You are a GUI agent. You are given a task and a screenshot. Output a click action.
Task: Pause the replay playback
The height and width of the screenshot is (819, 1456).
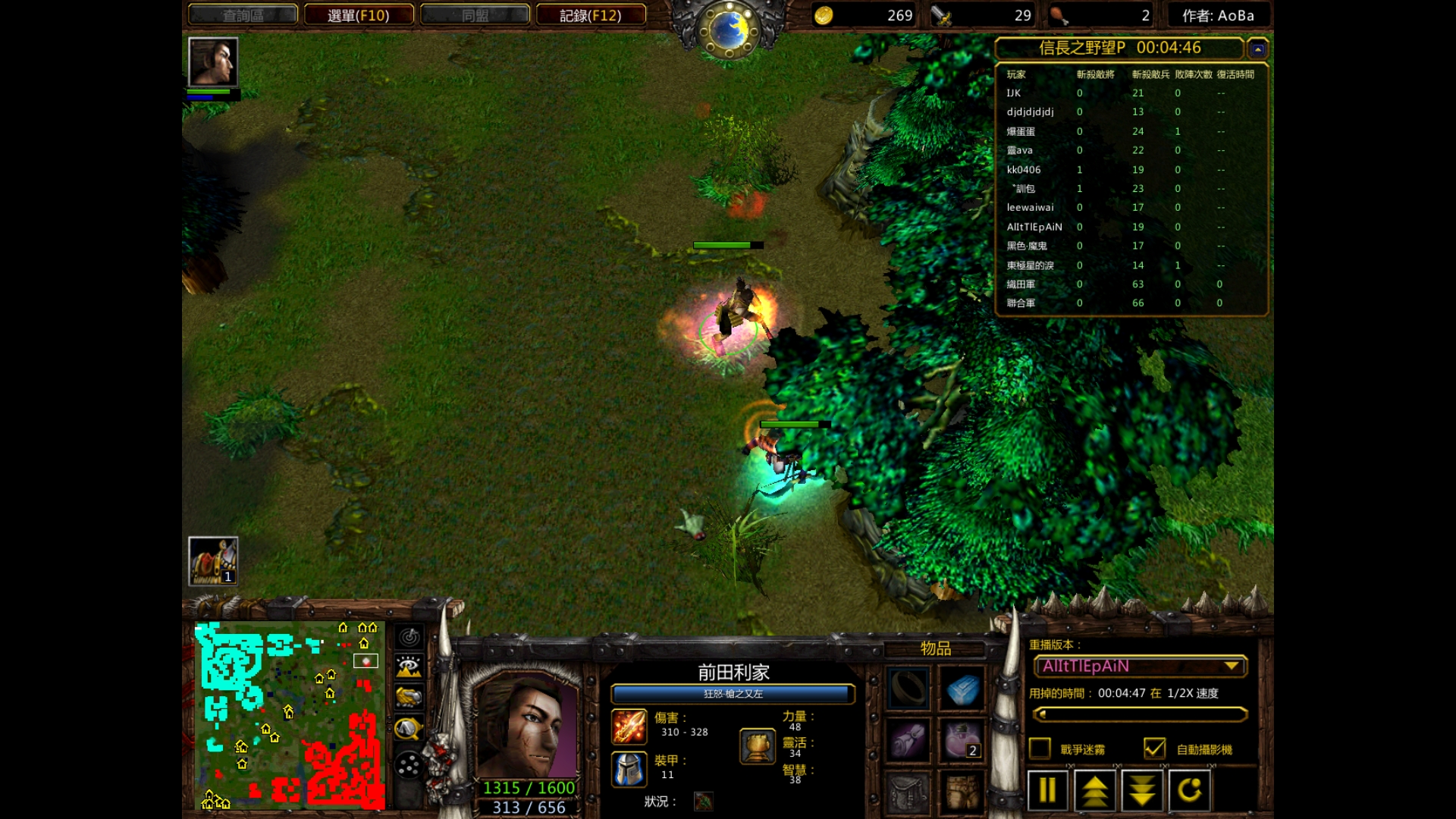click(1047, 790)
